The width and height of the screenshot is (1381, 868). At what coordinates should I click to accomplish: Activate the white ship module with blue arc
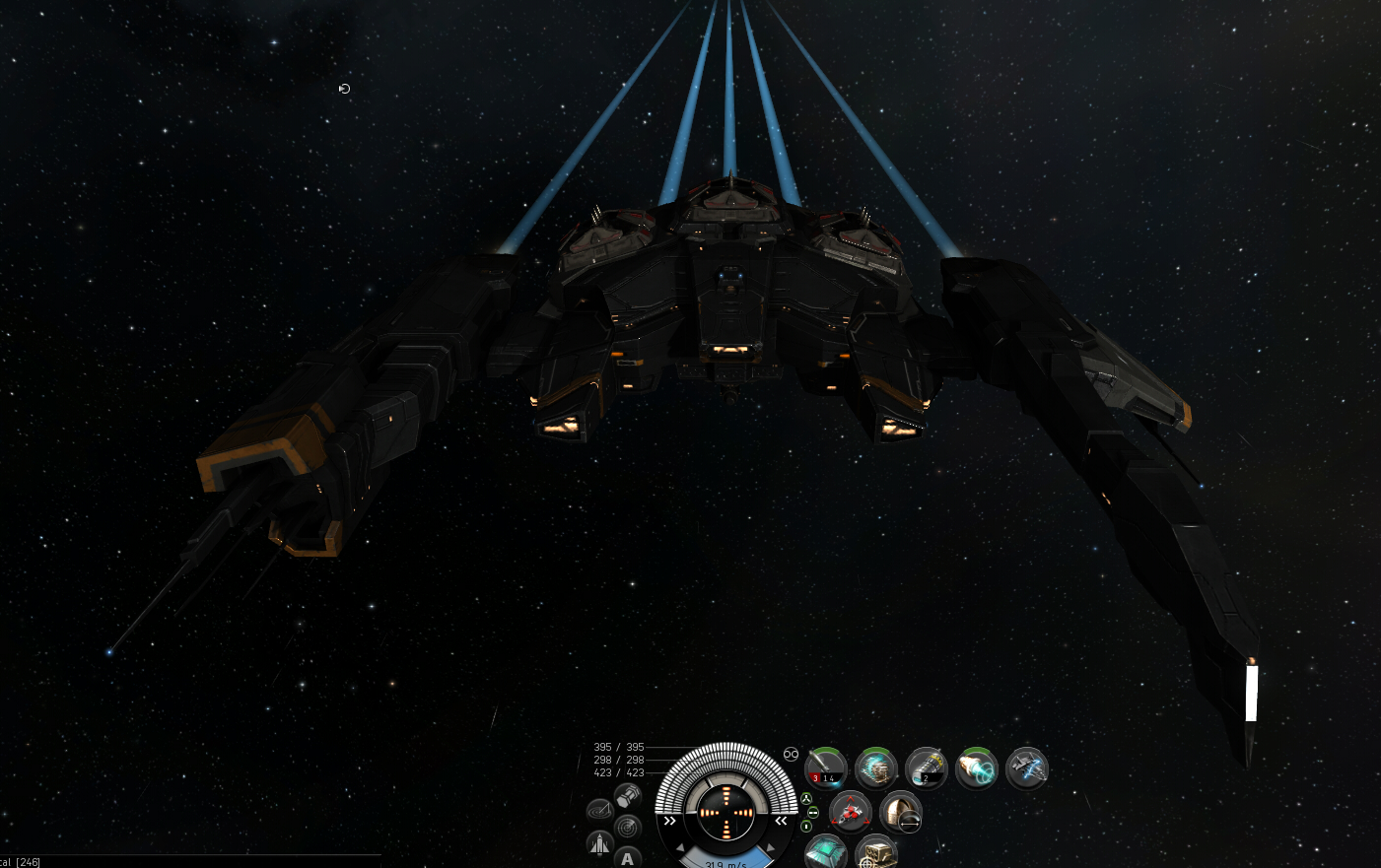point(1027,768)
